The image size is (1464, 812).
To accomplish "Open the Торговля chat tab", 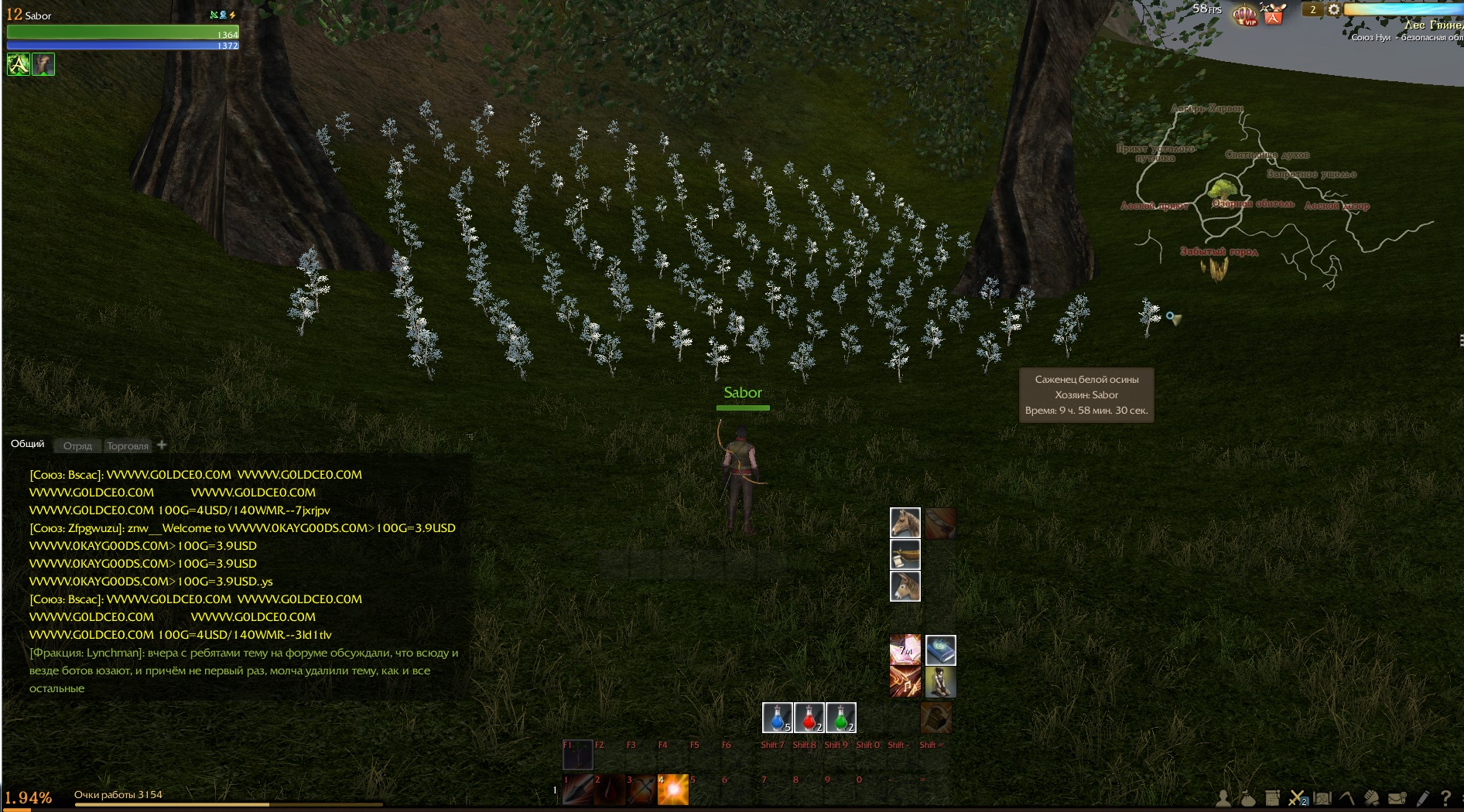I will pyautogui.click(x=128, y=446).
